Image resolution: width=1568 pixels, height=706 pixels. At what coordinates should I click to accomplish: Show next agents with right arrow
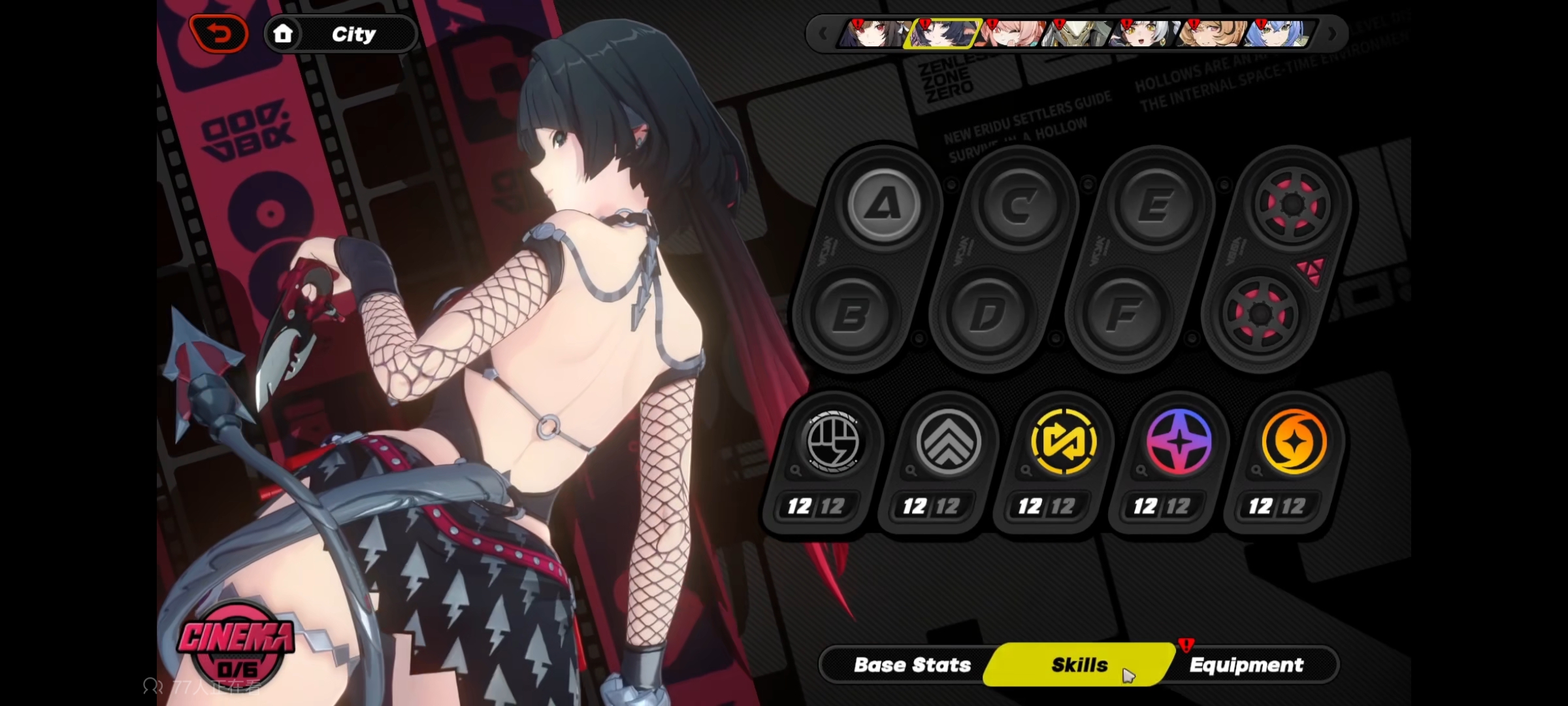[x=1332, y=34]
